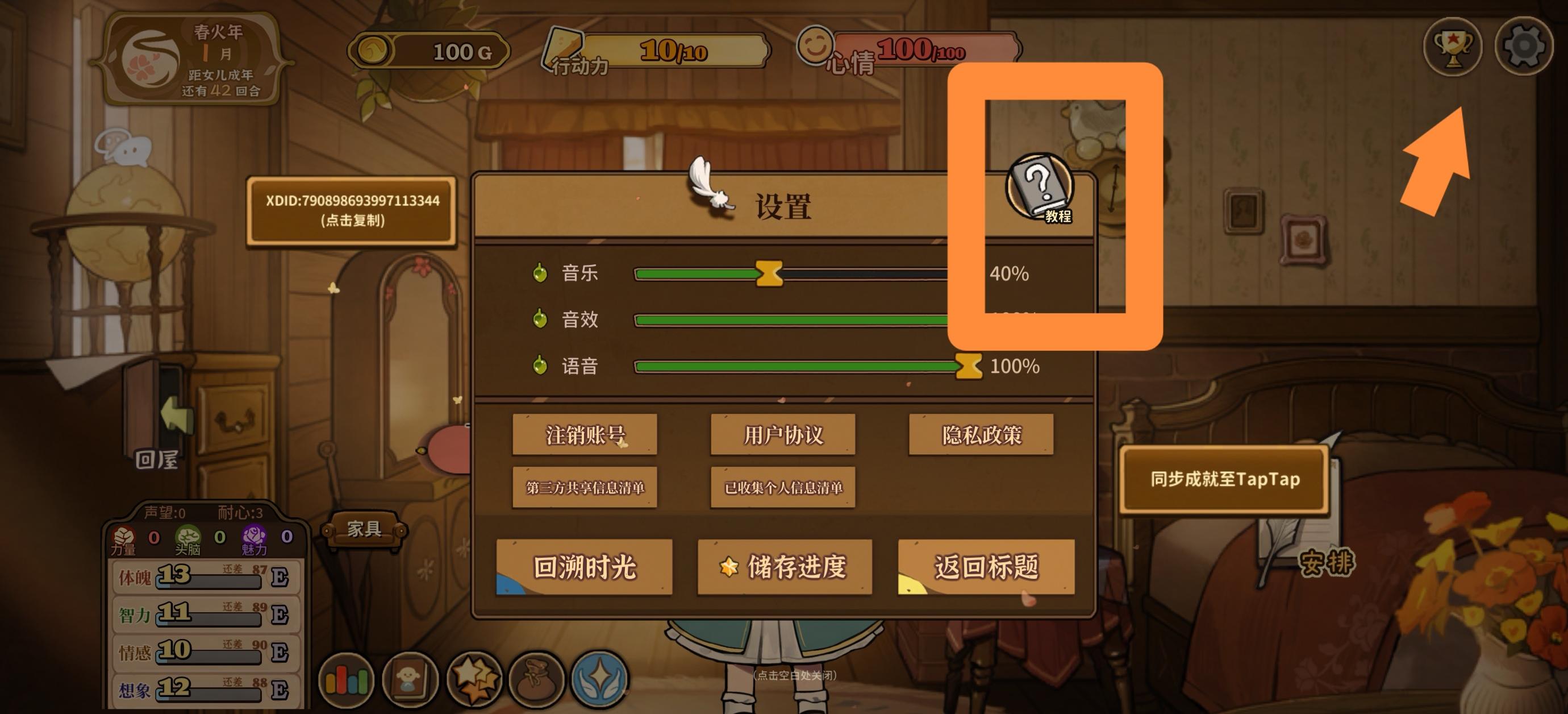
Task: Toggle the 语音 voice leaf toggle
Action: click(x=539, y=367)
